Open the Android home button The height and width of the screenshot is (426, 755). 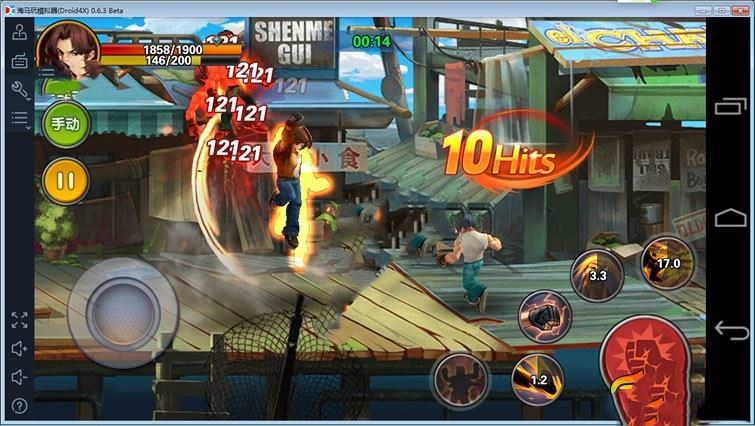[731, 216]
